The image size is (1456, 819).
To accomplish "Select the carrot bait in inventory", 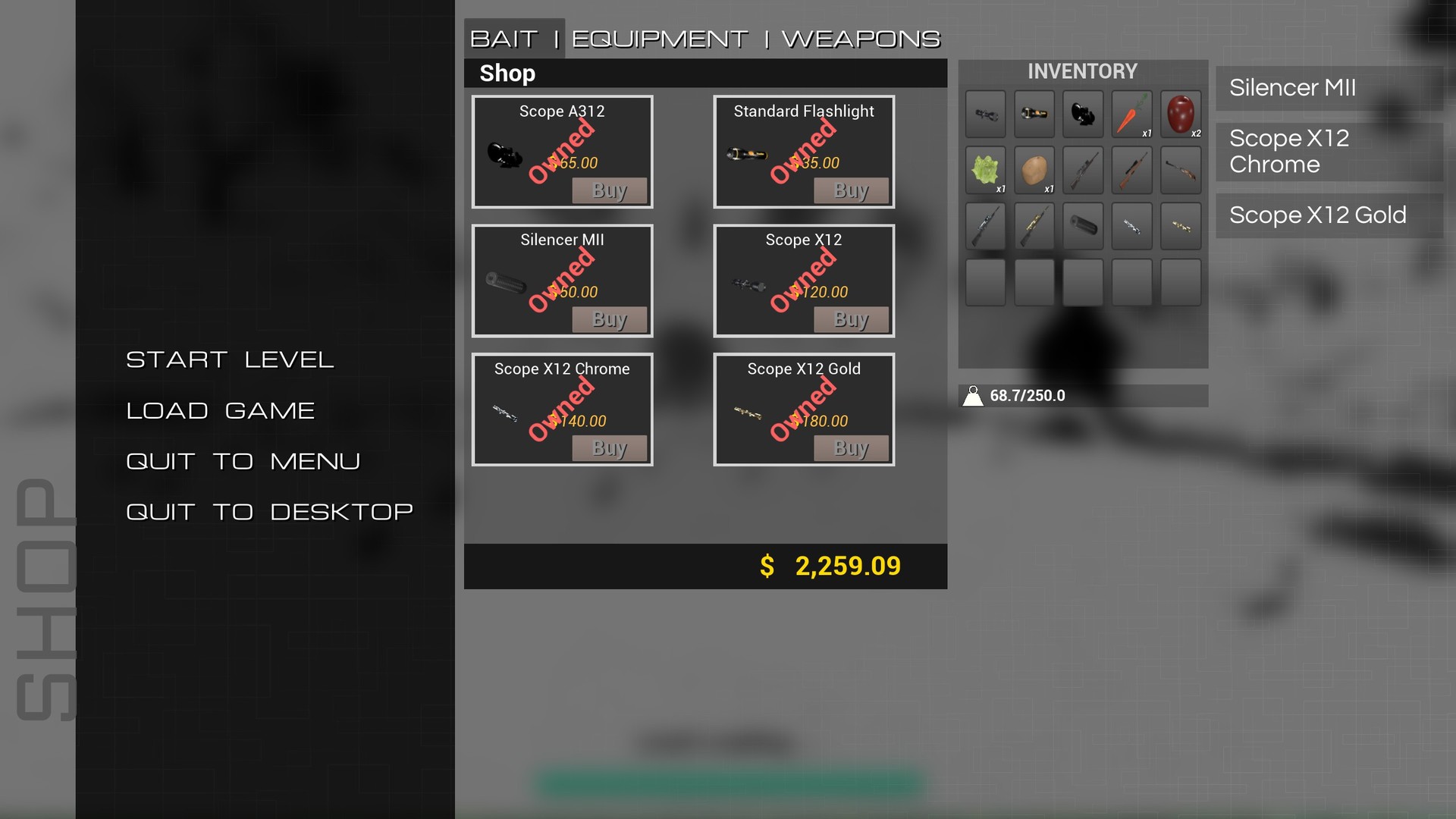I will point(1131,114).
